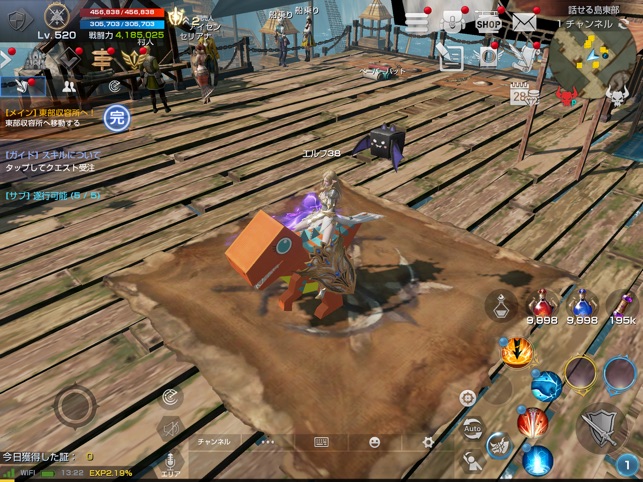The height and width of the screenshot is (482, 643).
Task: Open the chat channel tab
Action: (x=213, y=441)
